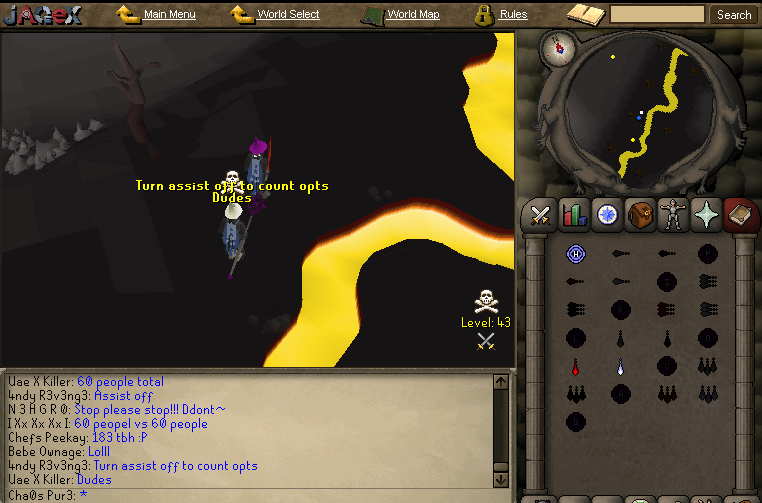The width and height of the screenshot is (762, 503).
Task: Switch to the prayer star tab
Action: click(x=707, y=214)
